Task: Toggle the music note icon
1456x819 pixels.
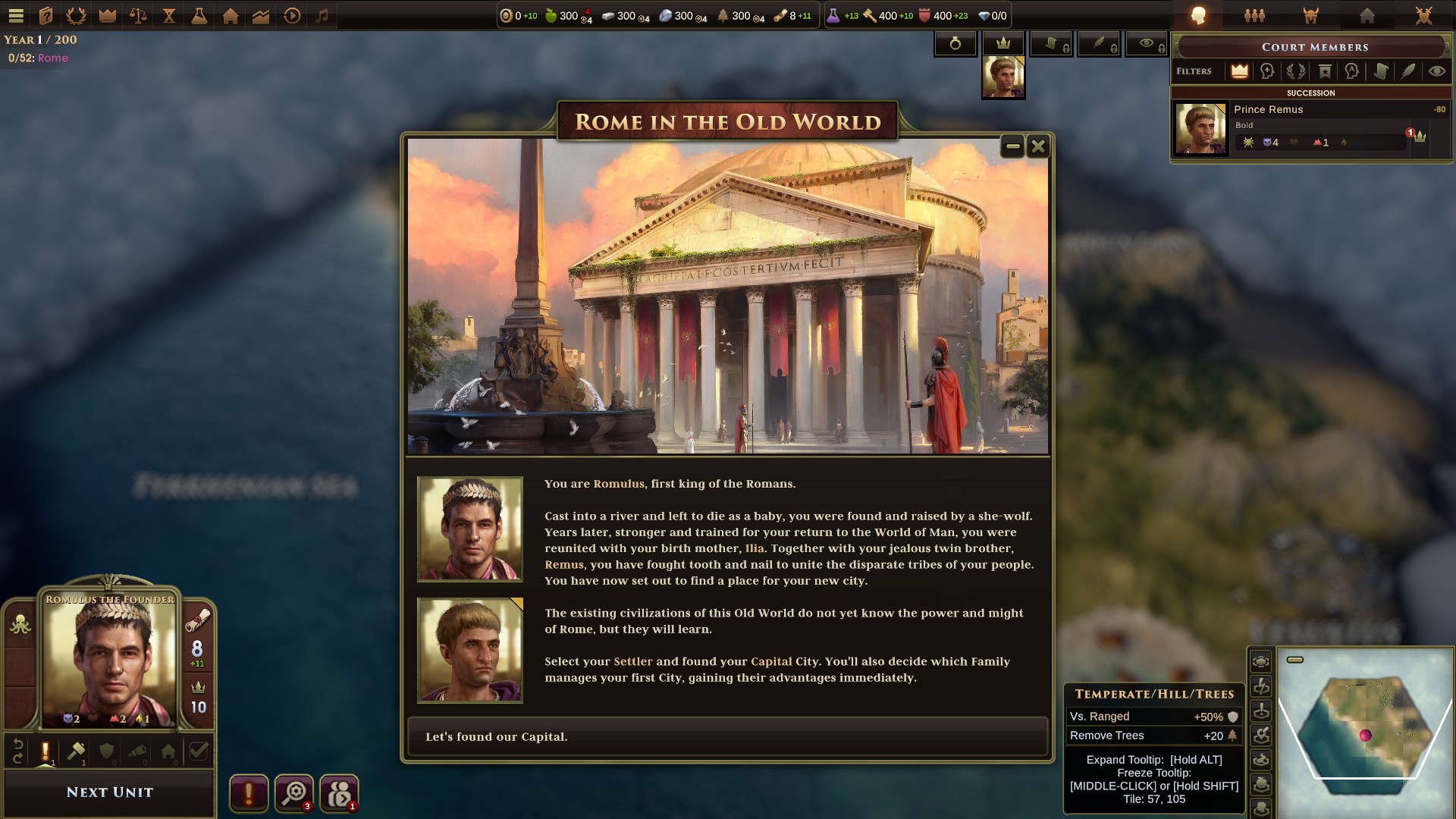Action: pyautogui.click(x=322, y=15)
